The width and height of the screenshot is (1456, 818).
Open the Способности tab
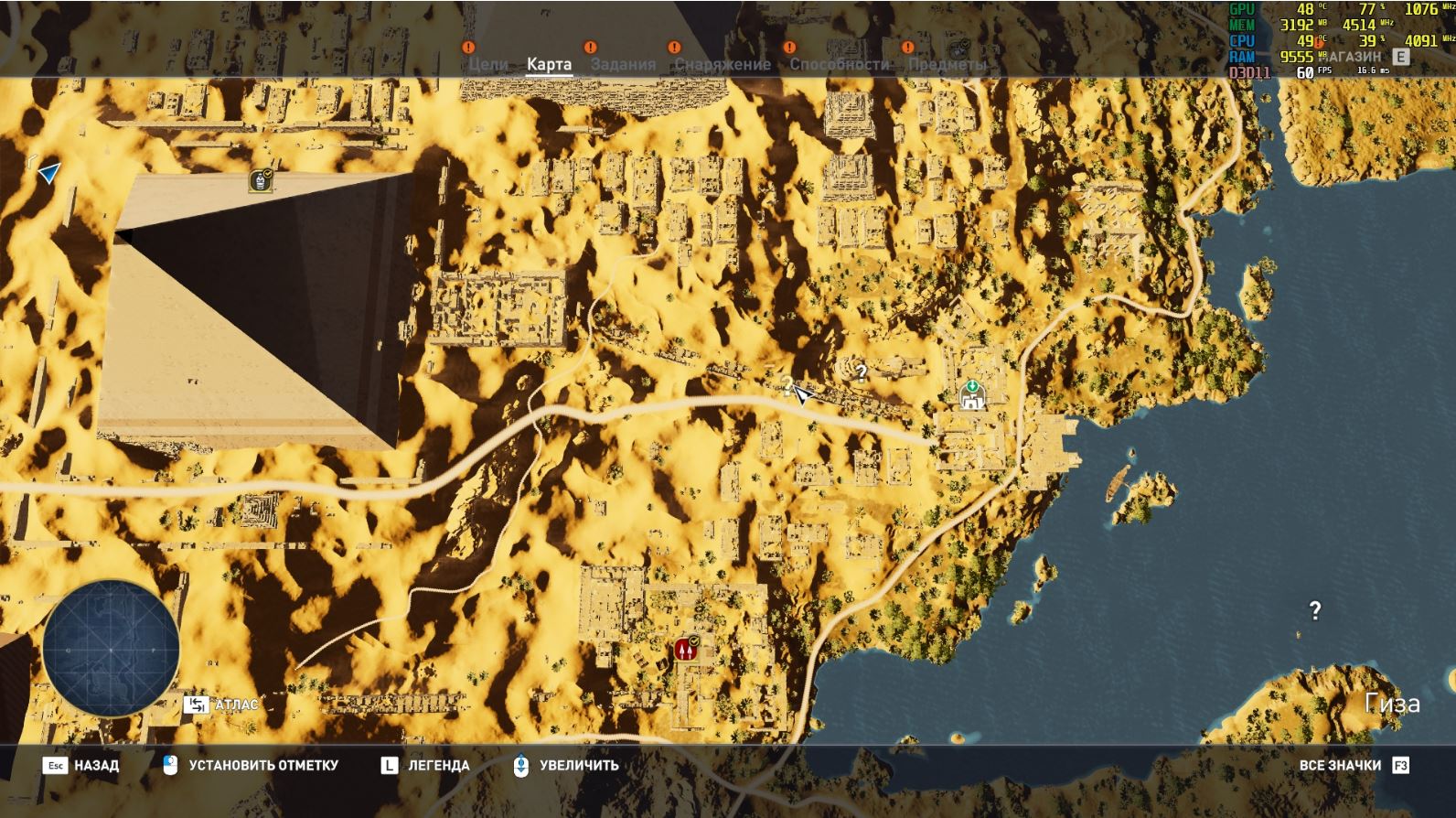[839, 64]
